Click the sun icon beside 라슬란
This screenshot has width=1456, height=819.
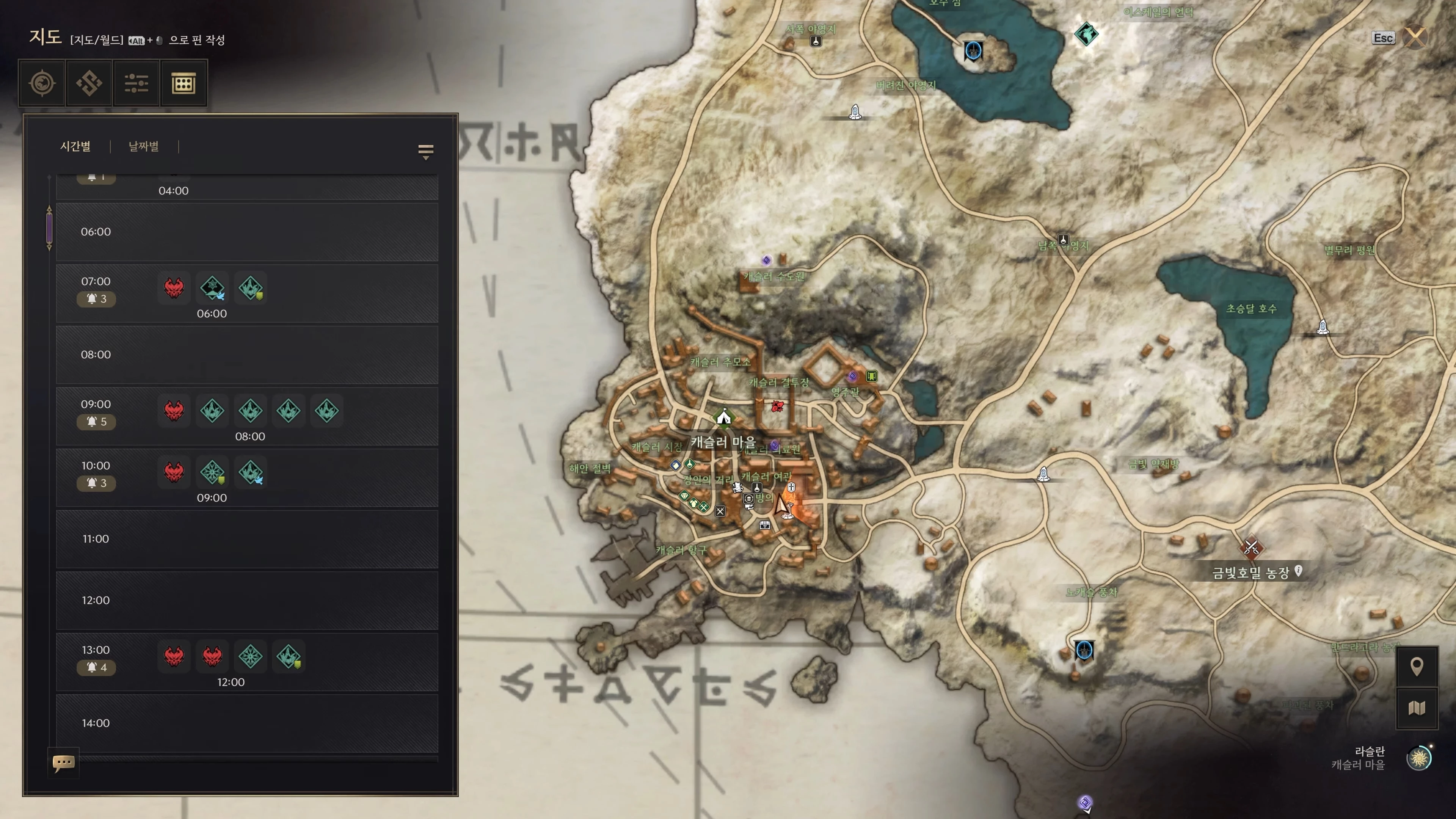(x=1419, y=758)
